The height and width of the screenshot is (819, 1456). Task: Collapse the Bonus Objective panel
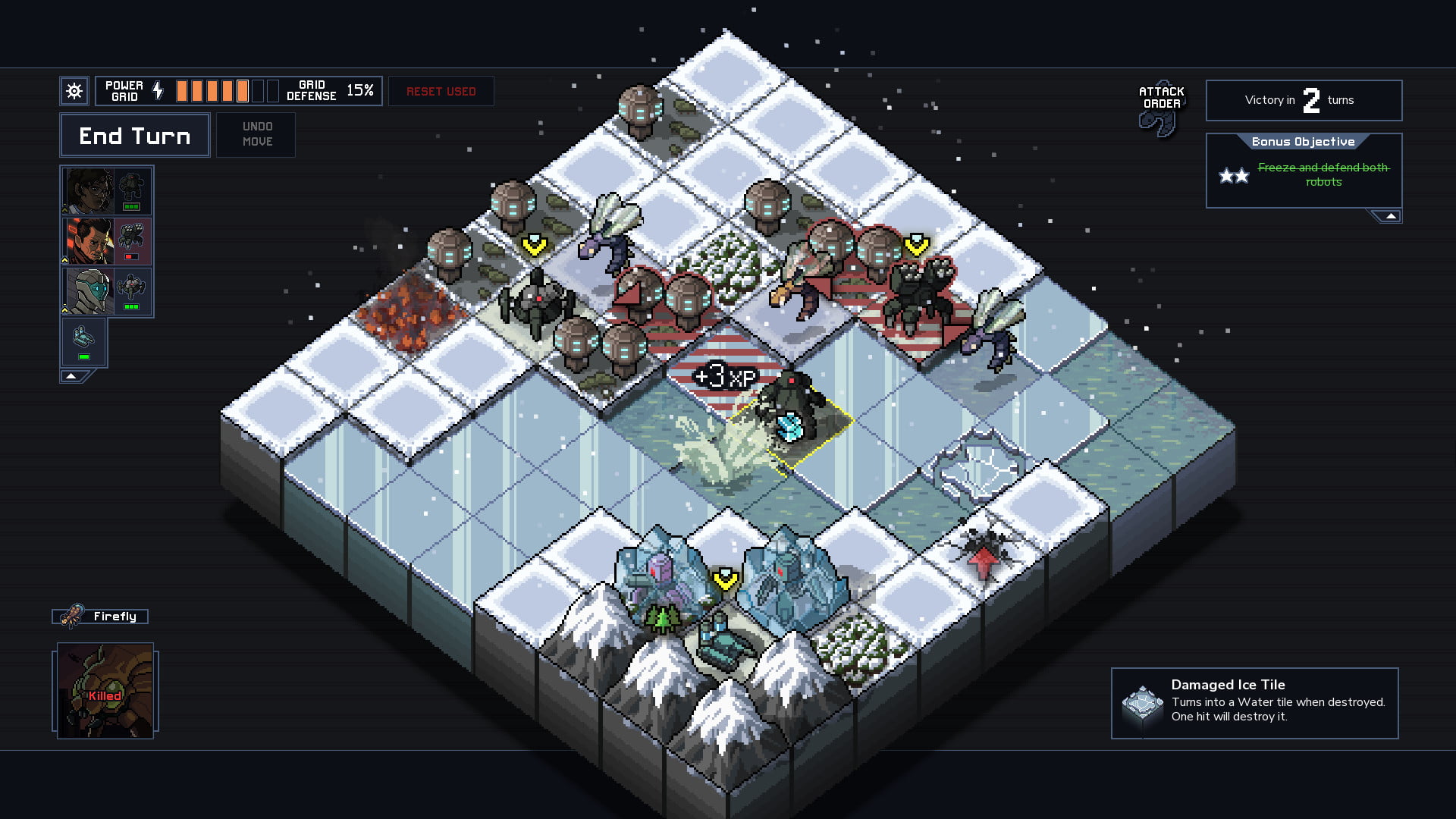pos(1390,215)
